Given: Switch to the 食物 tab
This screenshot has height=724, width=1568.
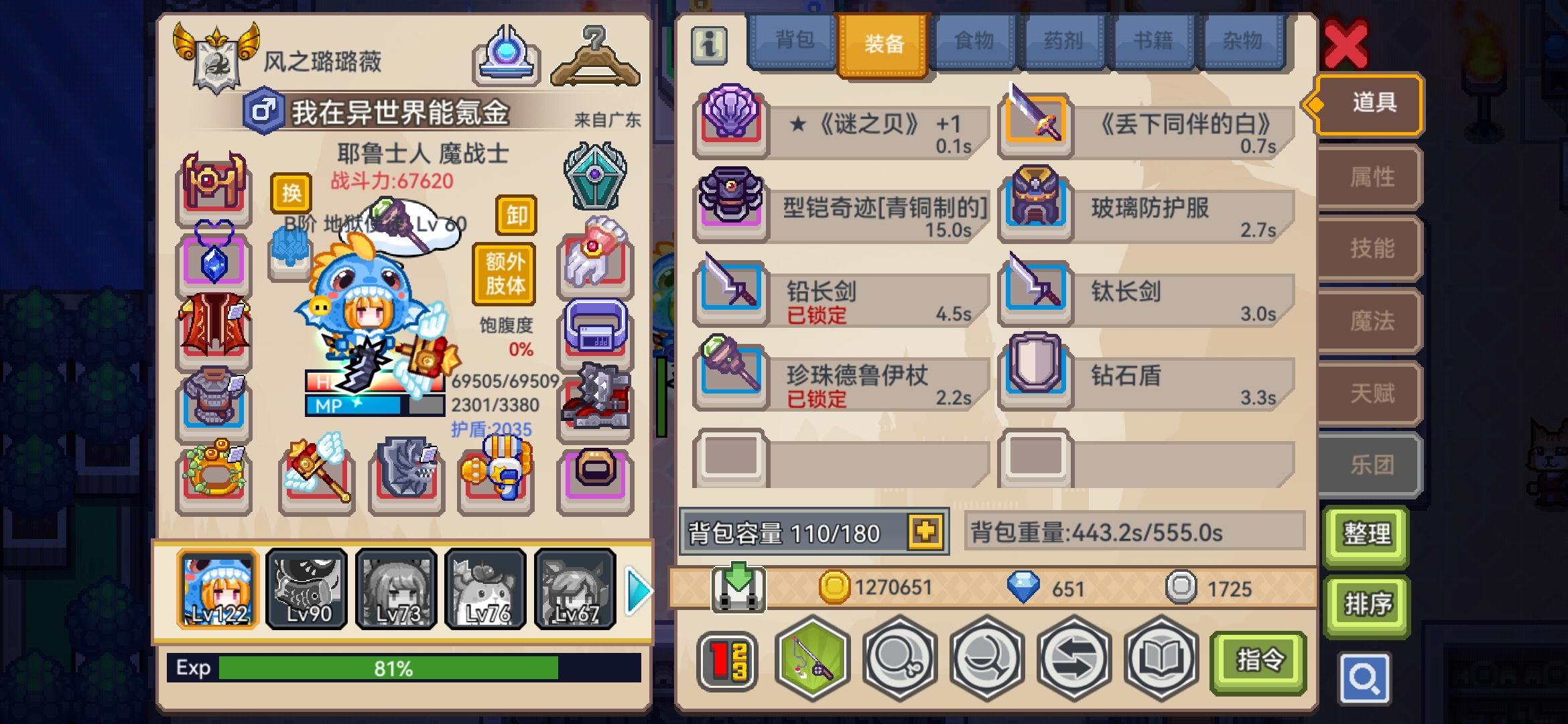Looking at the screenshot, I should [x=974, y=42].
